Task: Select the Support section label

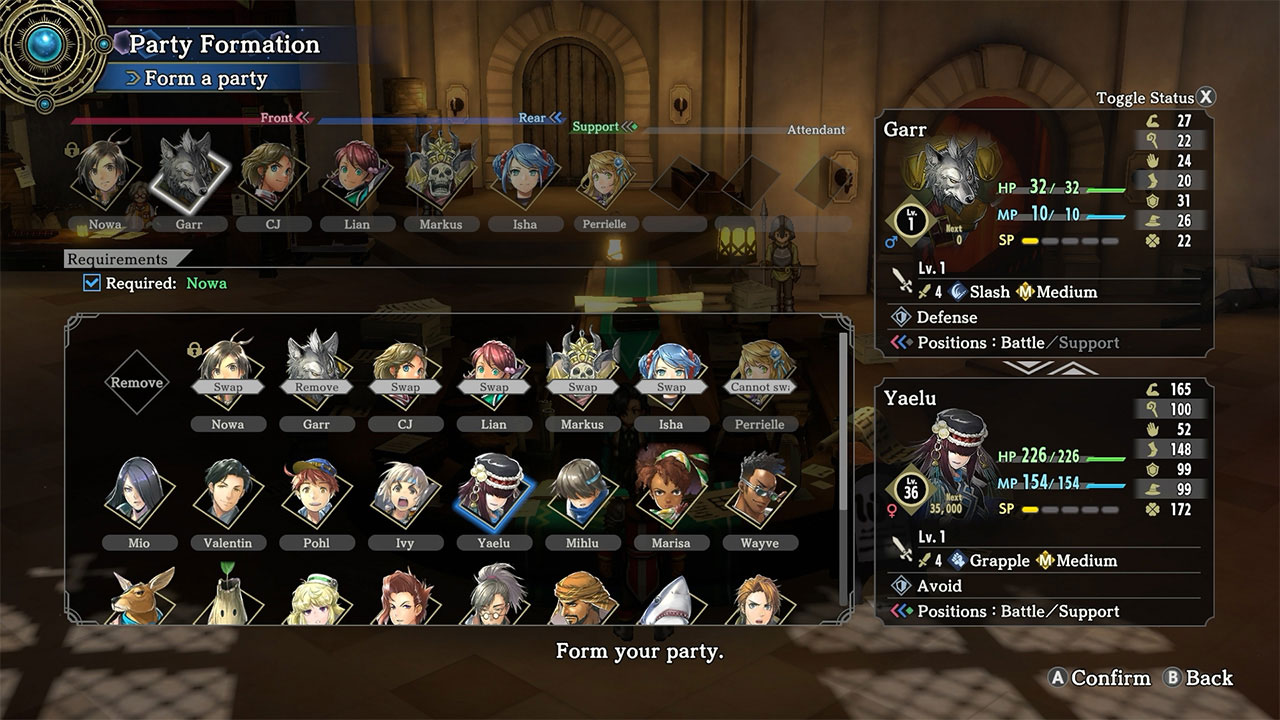Action: point(596,127)
